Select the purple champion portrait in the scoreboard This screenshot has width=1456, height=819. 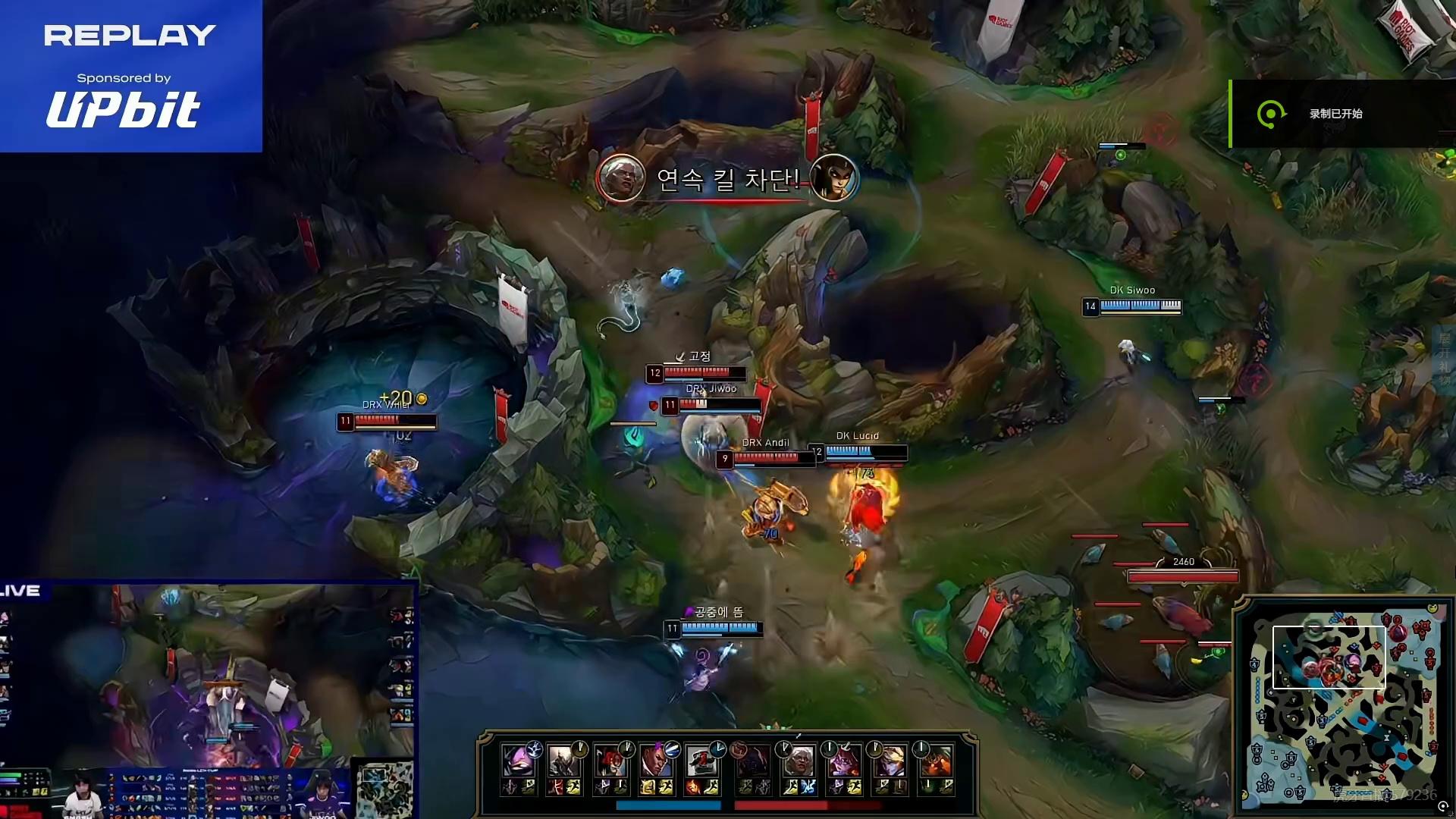click(518, 761)
